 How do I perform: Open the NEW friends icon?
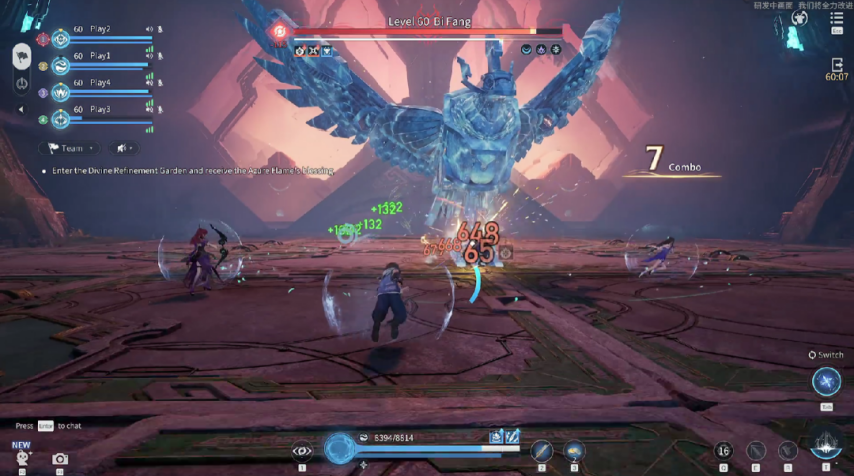(x=21, y=456)
